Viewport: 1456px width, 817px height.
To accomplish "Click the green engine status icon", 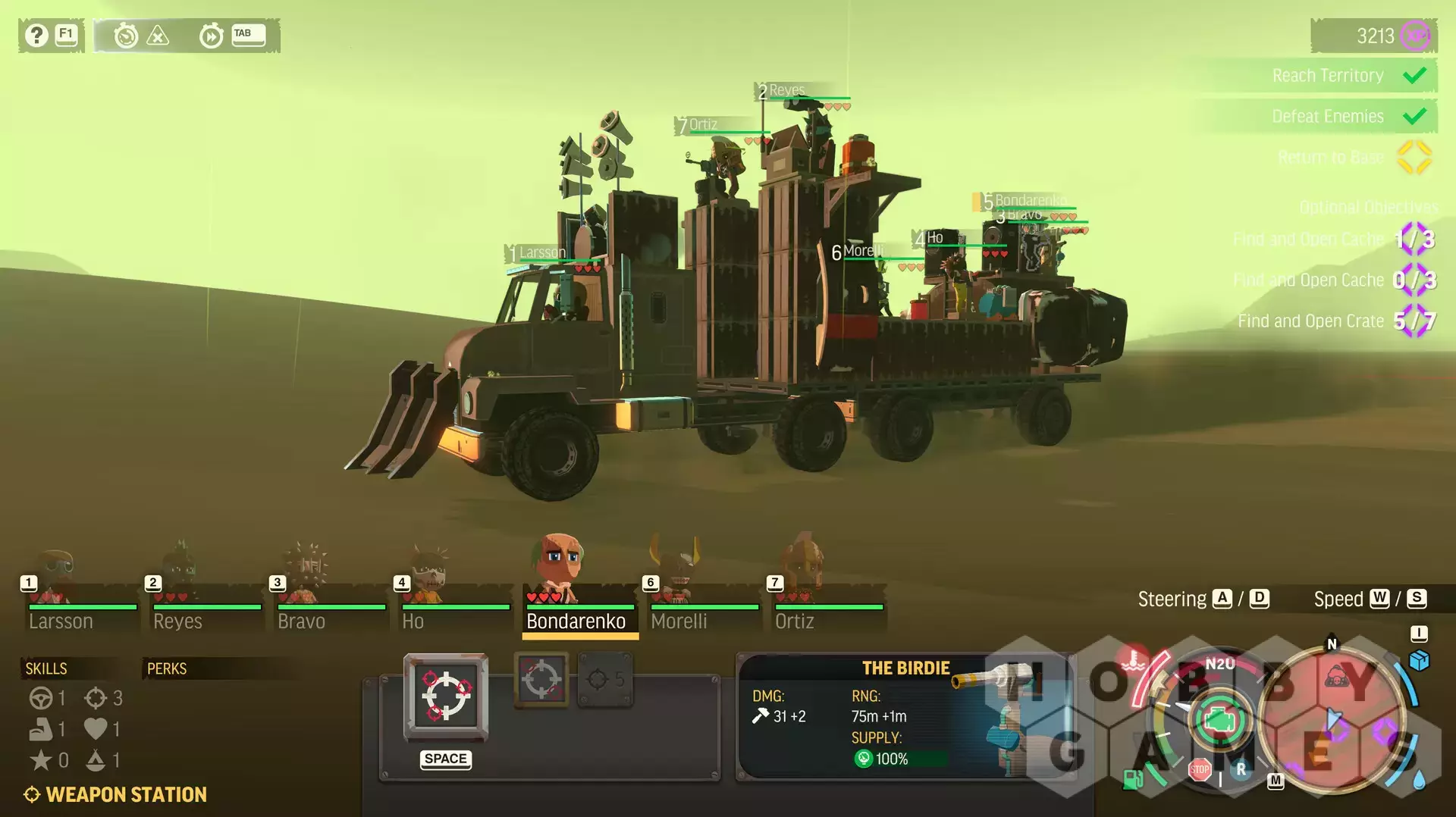I will point(1220,718).
